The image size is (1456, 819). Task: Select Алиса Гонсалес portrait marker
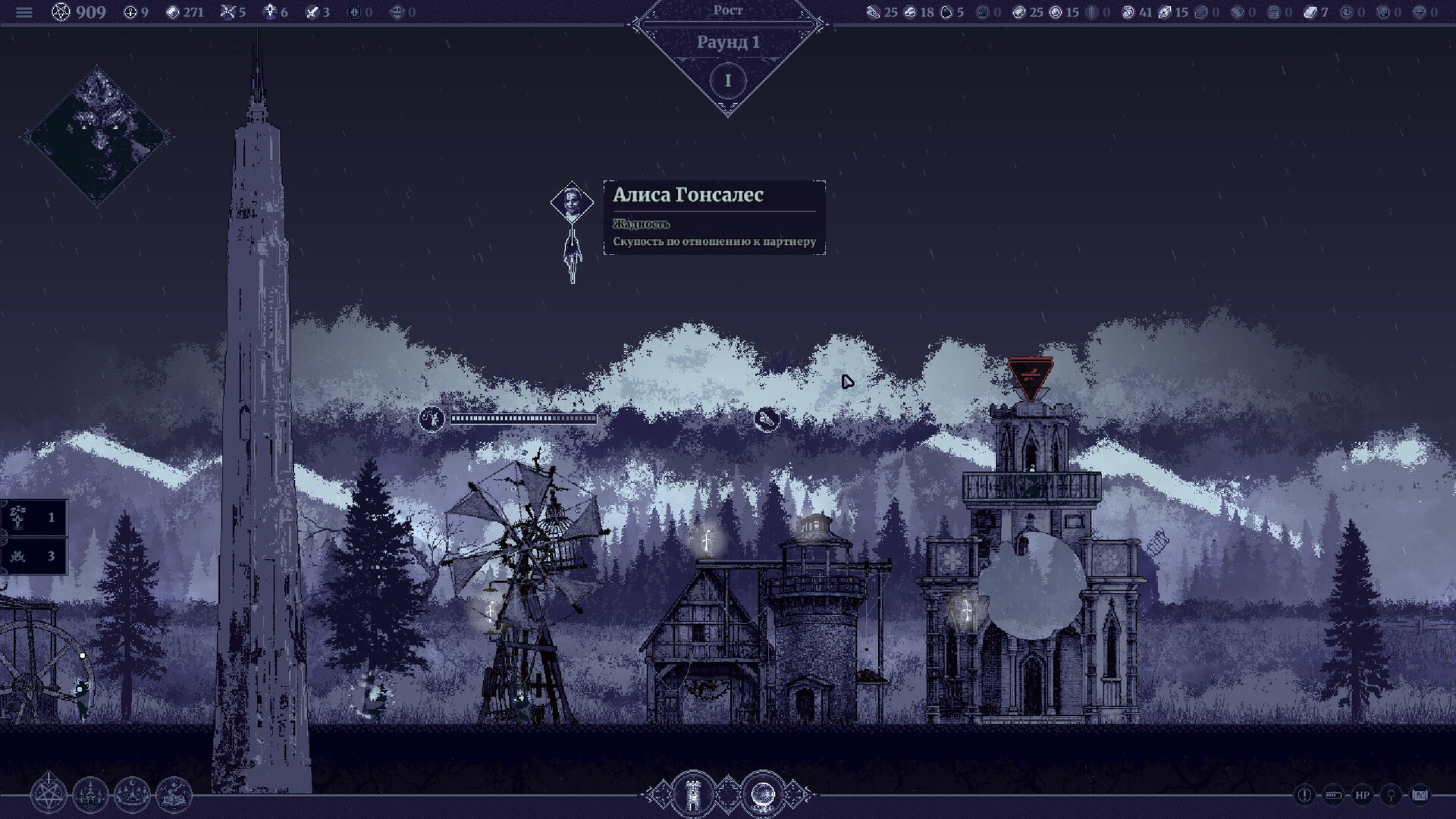[x=572, y=202]
